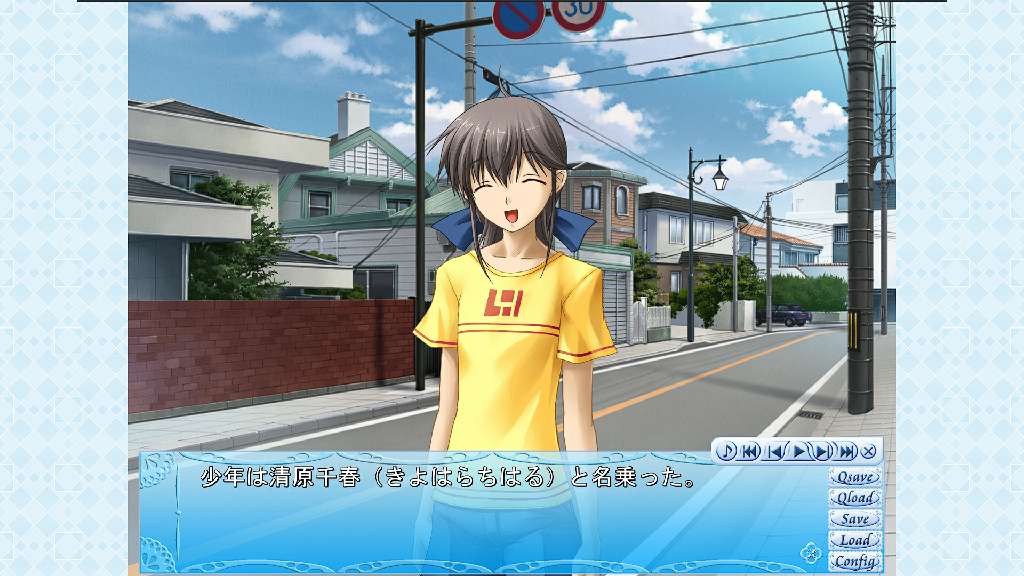This screenshot has height=576, width=1024.
Task: Click the music note voice replay button
Action: pos(727,451)
